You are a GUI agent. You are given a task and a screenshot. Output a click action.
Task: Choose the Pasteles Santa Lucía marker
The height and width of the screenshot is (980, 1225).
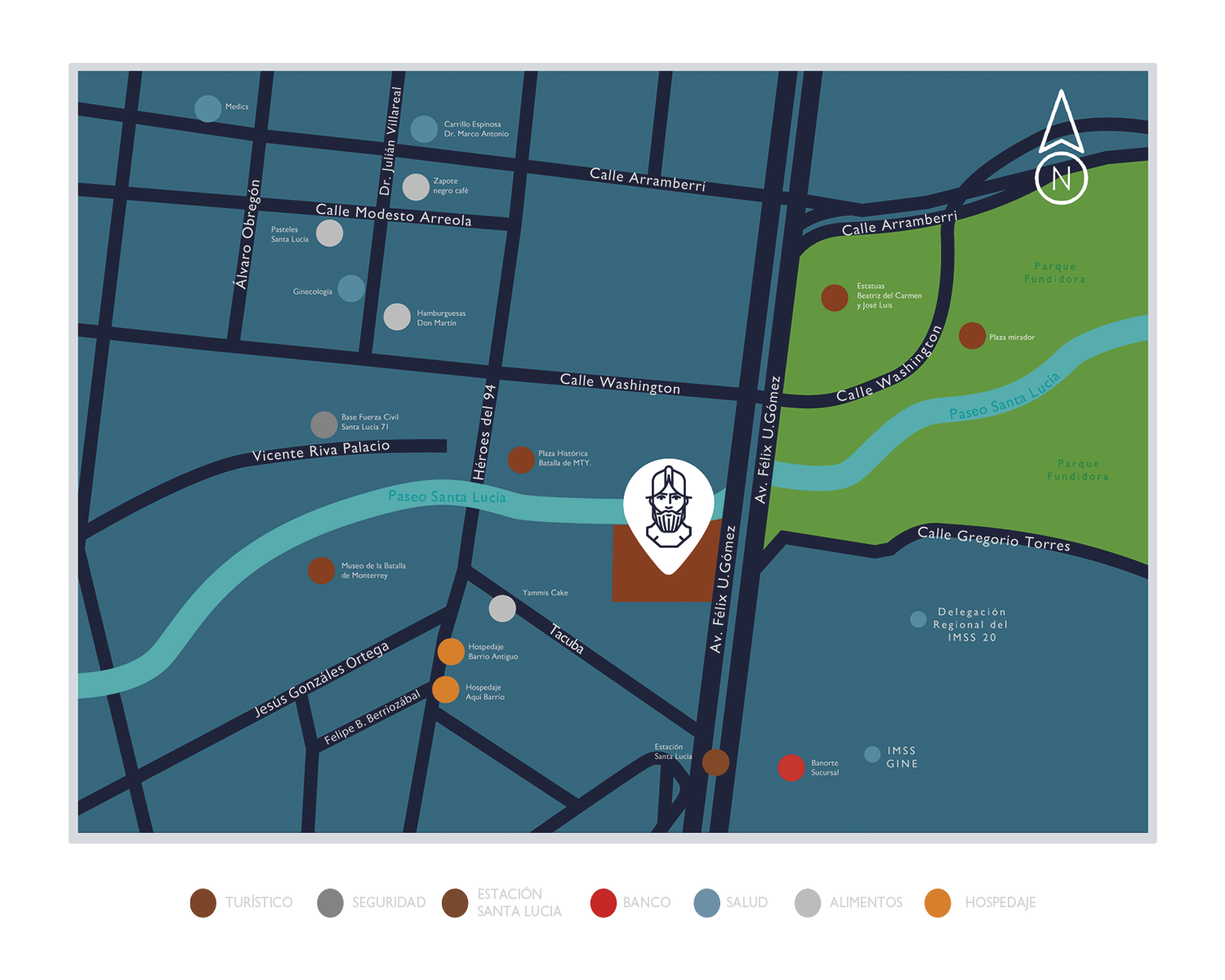(x=329, y=234)
